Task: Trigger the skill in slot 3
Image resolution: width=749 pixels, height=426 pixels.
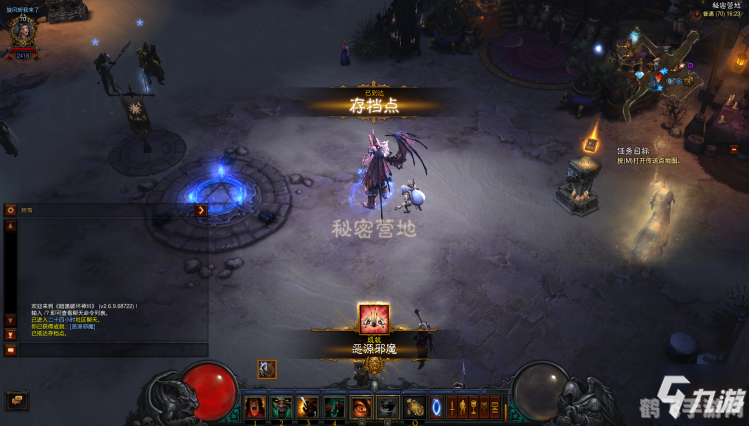Action: click(307, 407)
